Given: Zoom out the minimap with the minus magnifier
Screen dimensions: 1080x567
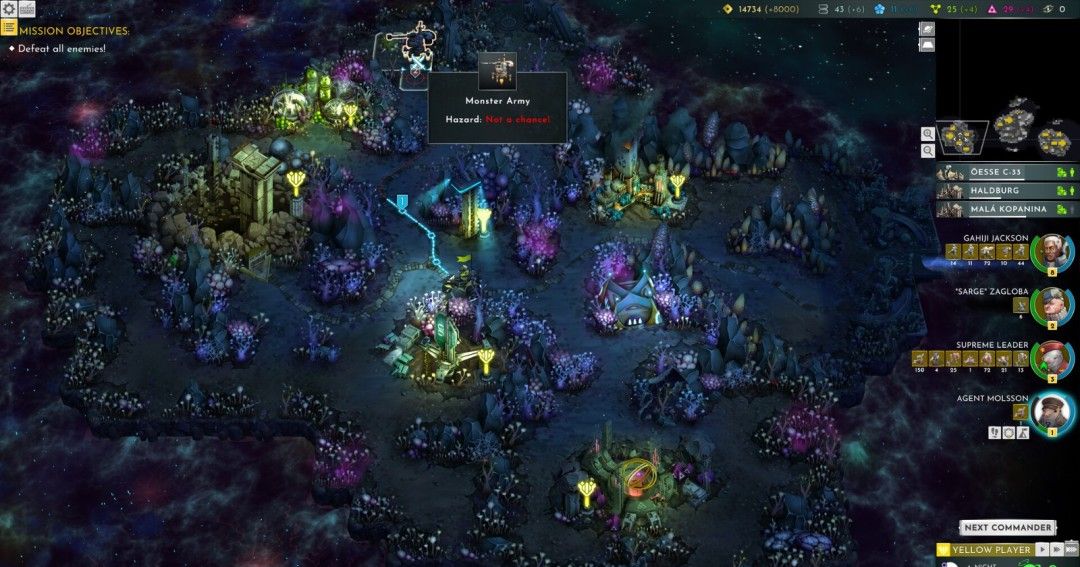Looking at the screenshot, I should point(928,150).
